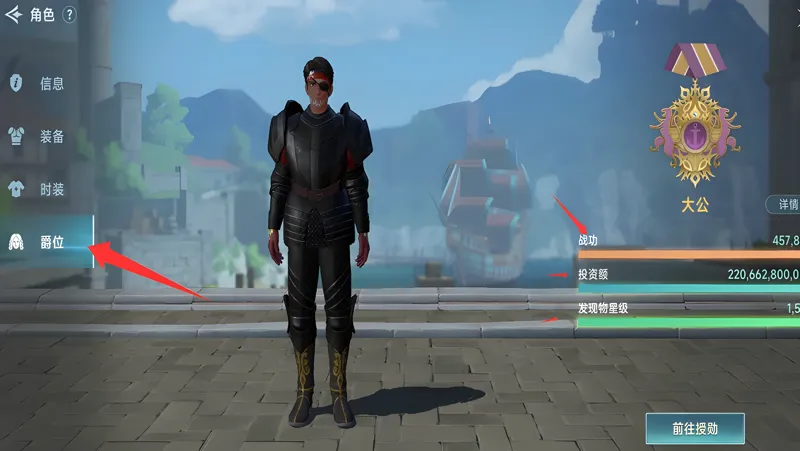The height and width of the screenshot is (451, 800).
Task: Show the 爵位 title tab
Action: [x=42, y=242]
